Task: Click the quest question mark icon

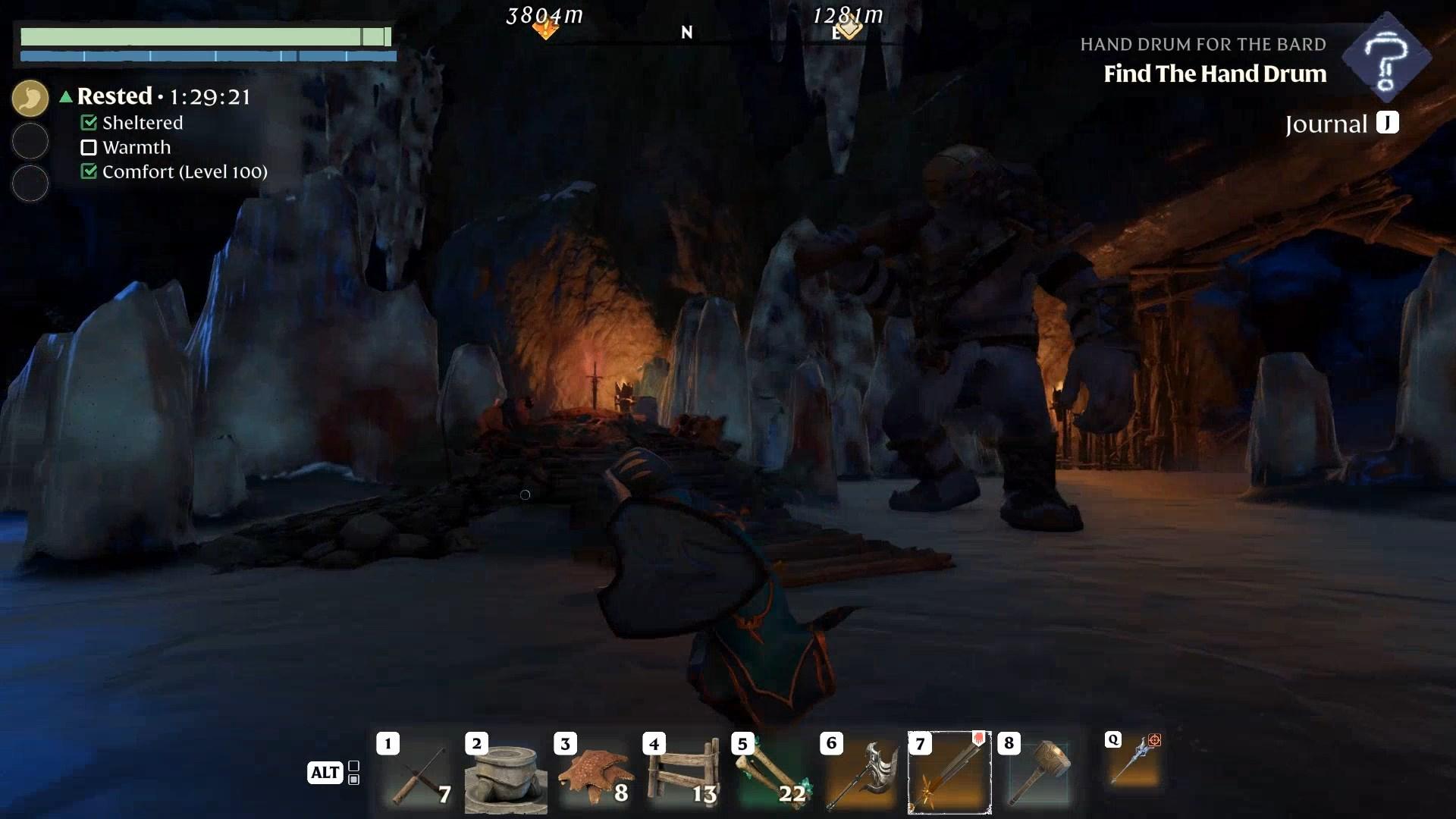Action: tap(1386, 57)
